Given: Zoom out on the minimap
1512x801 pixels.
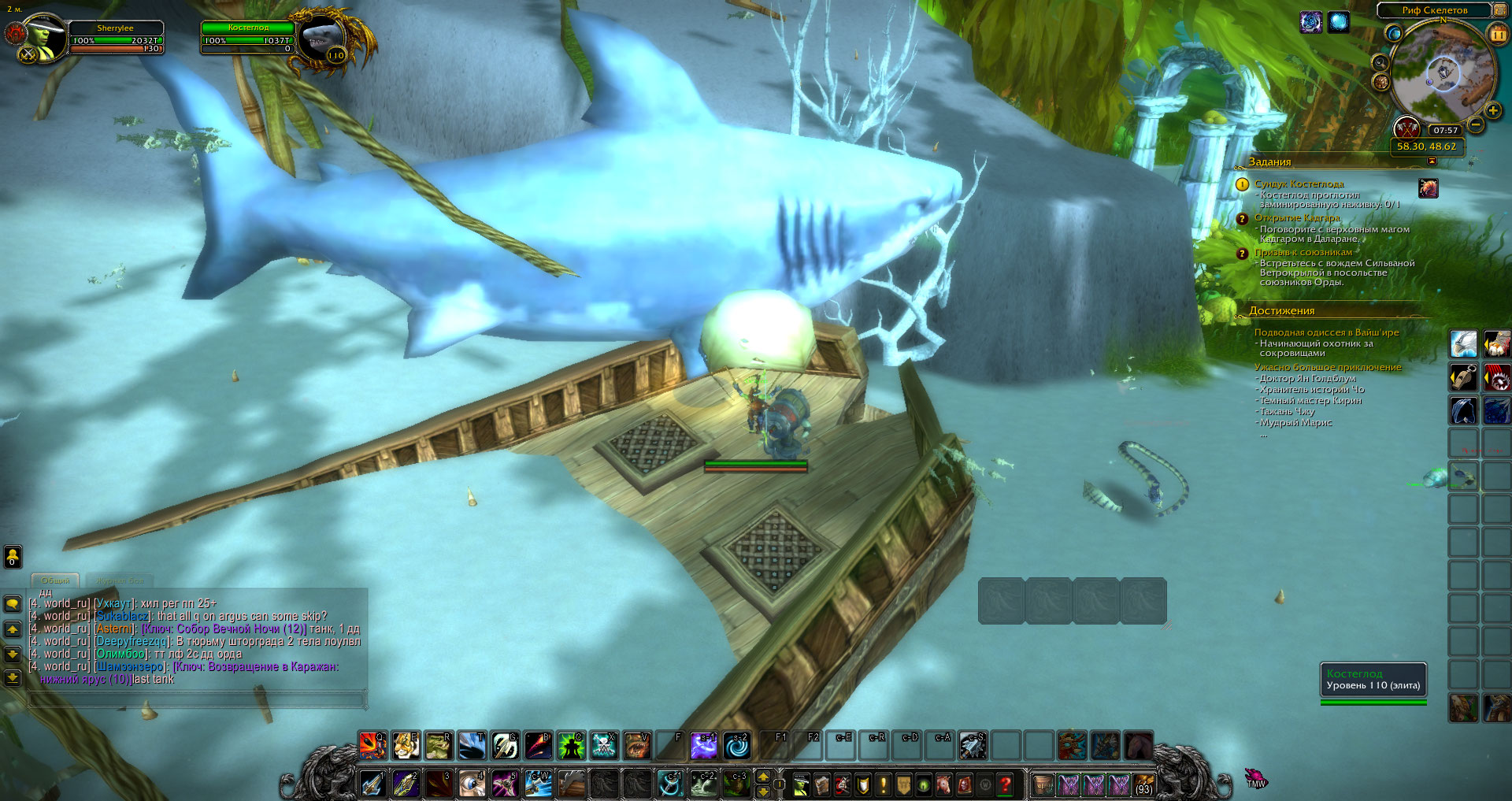Looking at the screenshot, I should pos(1476,124).
